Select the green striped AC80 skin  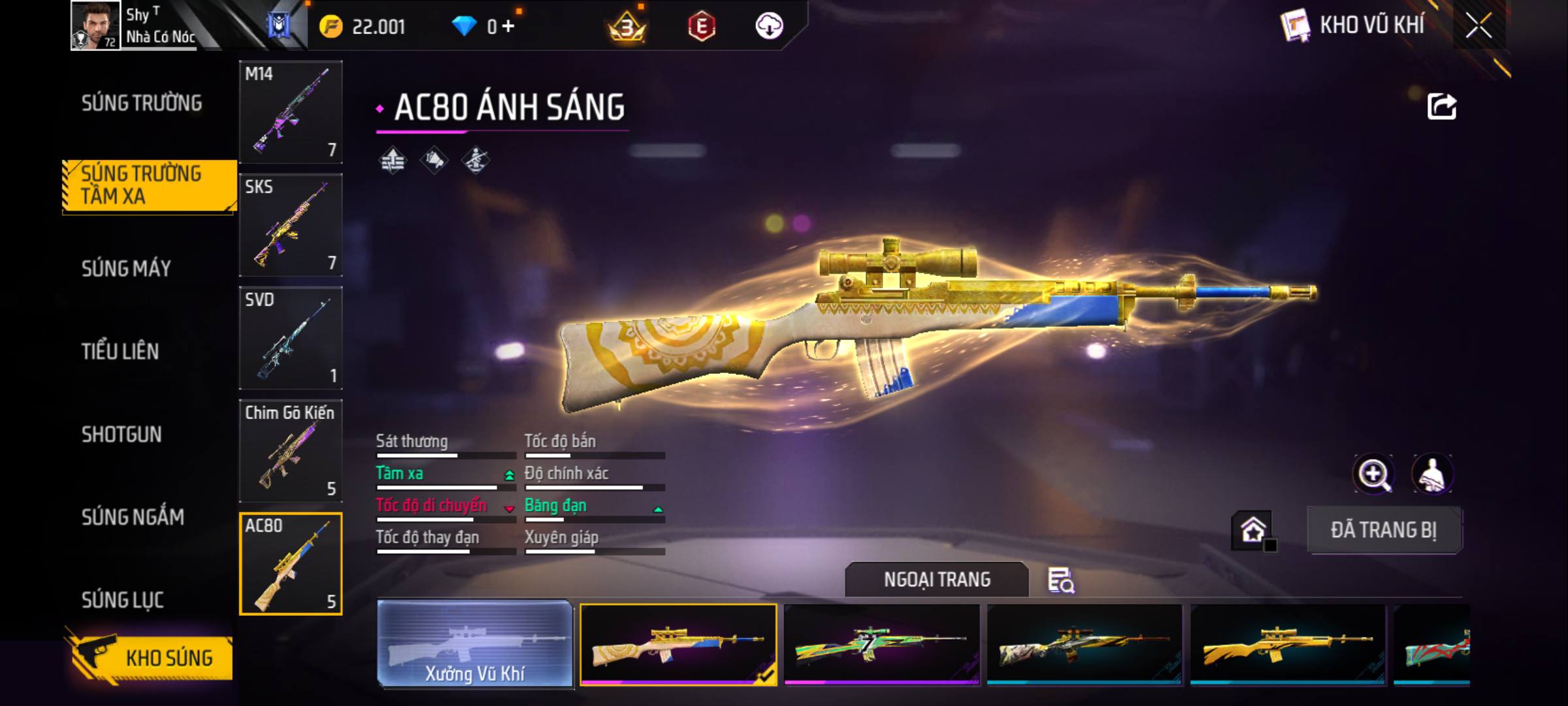tap(881, 644)
